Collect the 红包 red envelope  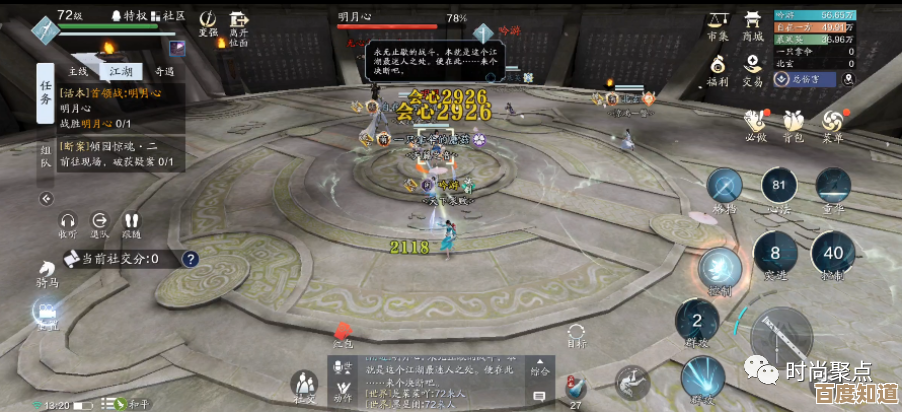[343, 332]
